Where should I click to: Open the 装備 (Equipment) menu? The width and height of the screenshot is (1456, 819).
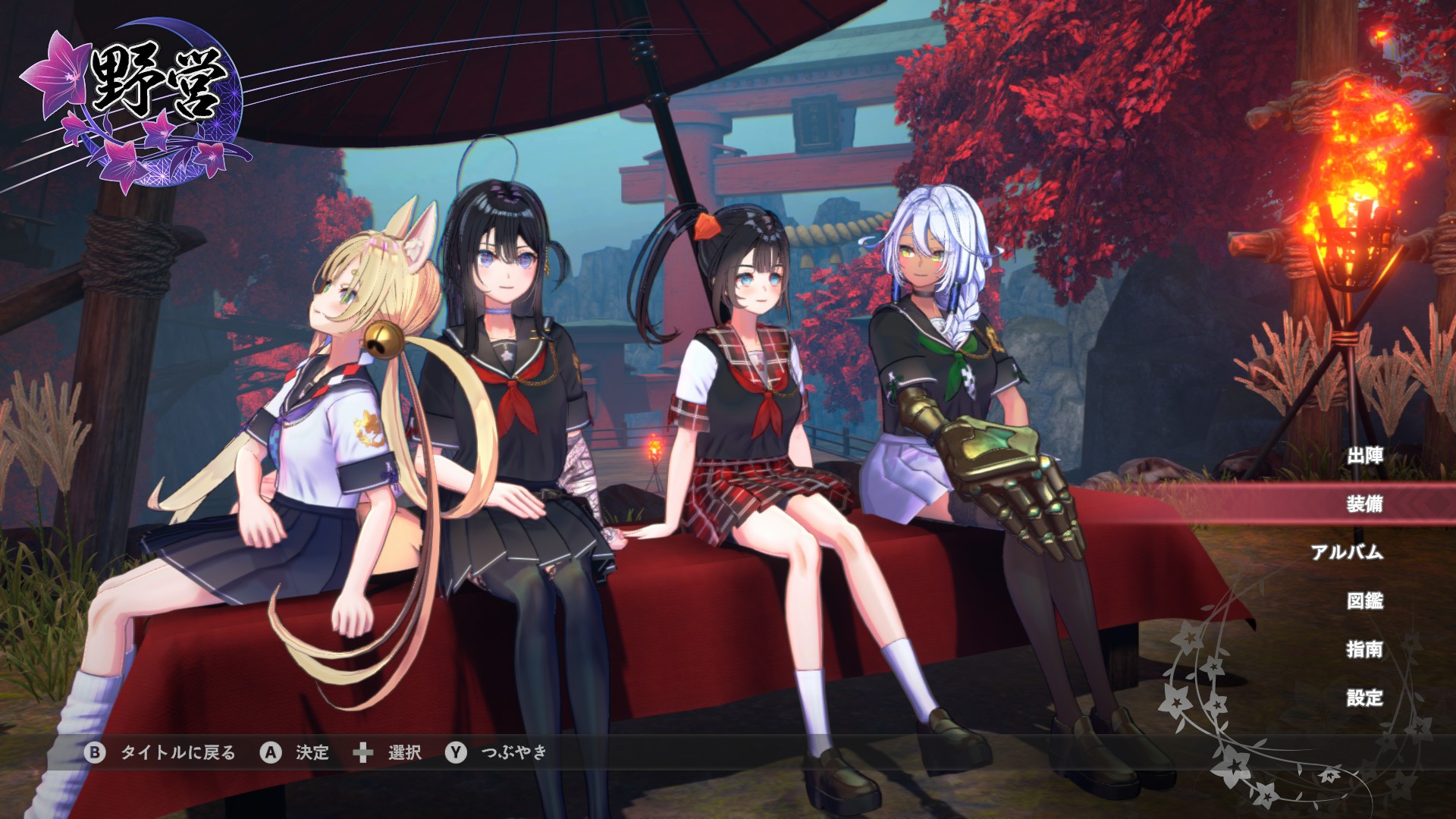[1364, 504]
